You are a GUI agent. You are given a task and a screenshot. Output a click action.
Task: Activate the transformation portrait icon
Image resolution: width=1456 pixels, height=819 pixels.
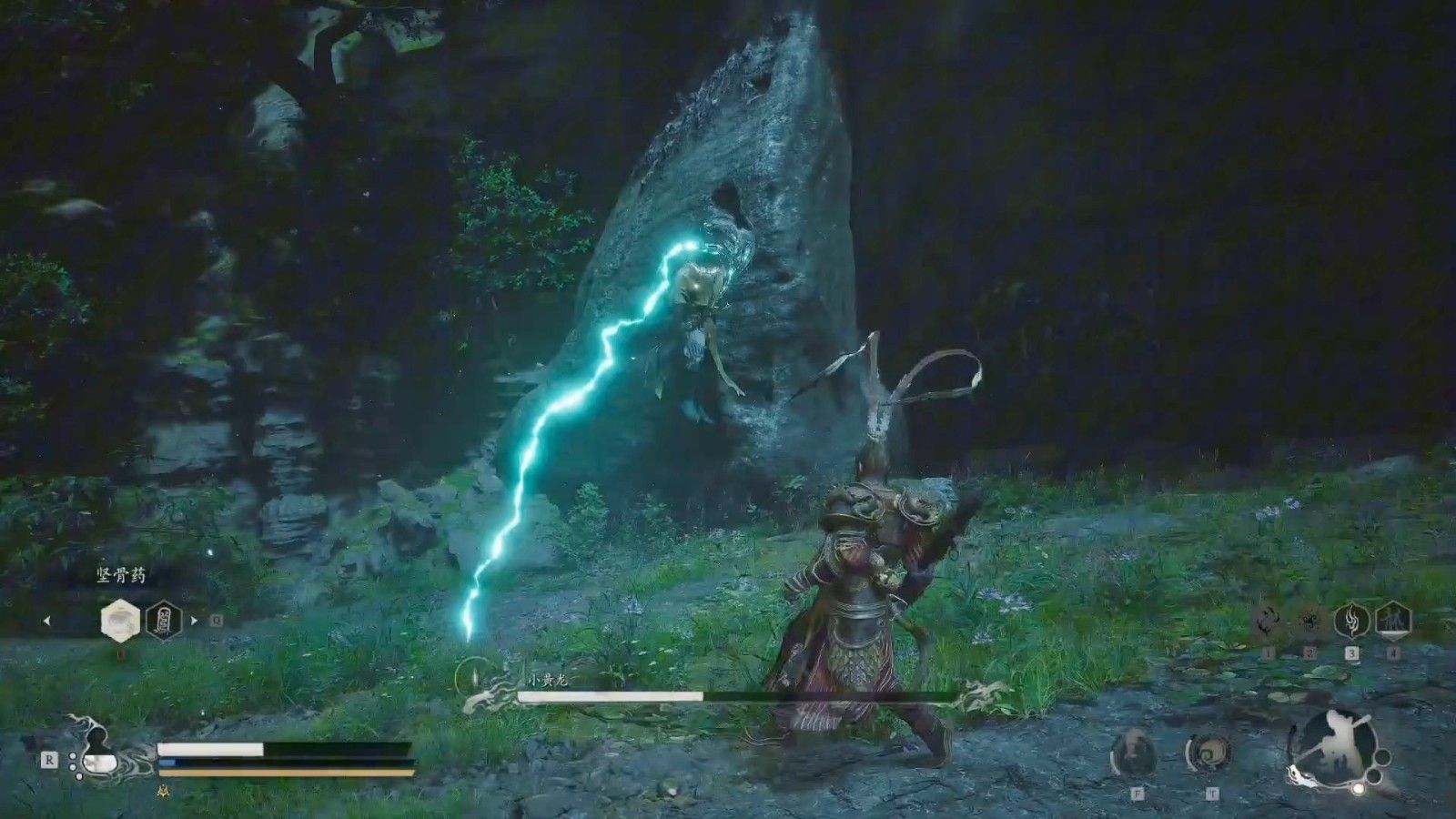coord(1136,753)
